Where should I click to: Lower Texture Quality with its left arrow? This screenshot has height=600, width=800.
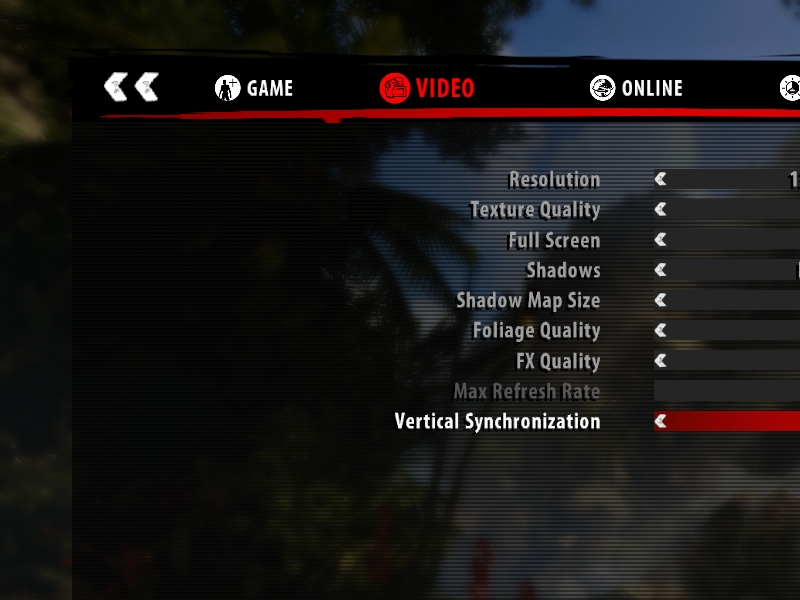coord(660,210)
